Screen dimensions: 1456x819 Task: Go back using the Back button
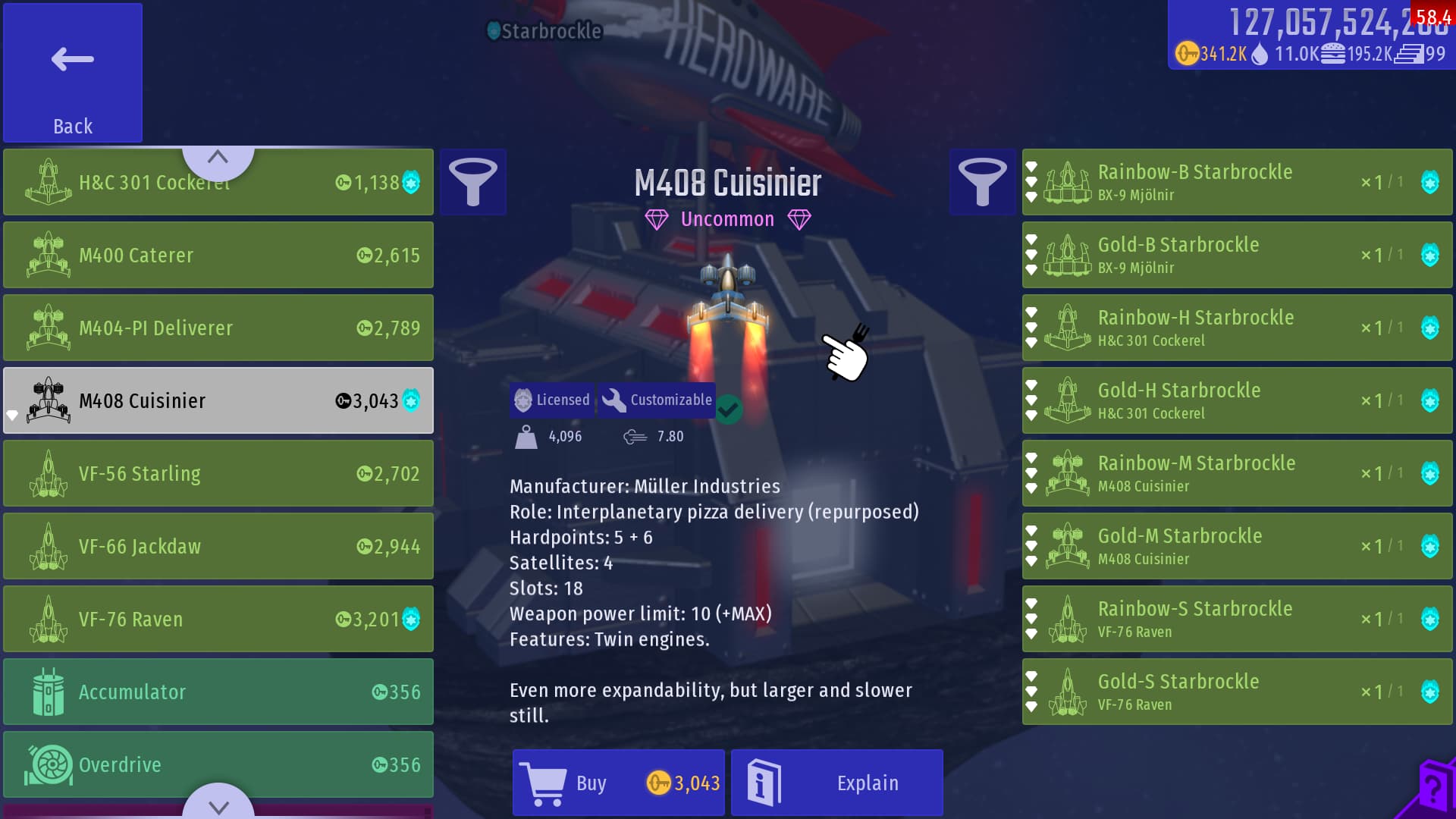click(73, 73)
